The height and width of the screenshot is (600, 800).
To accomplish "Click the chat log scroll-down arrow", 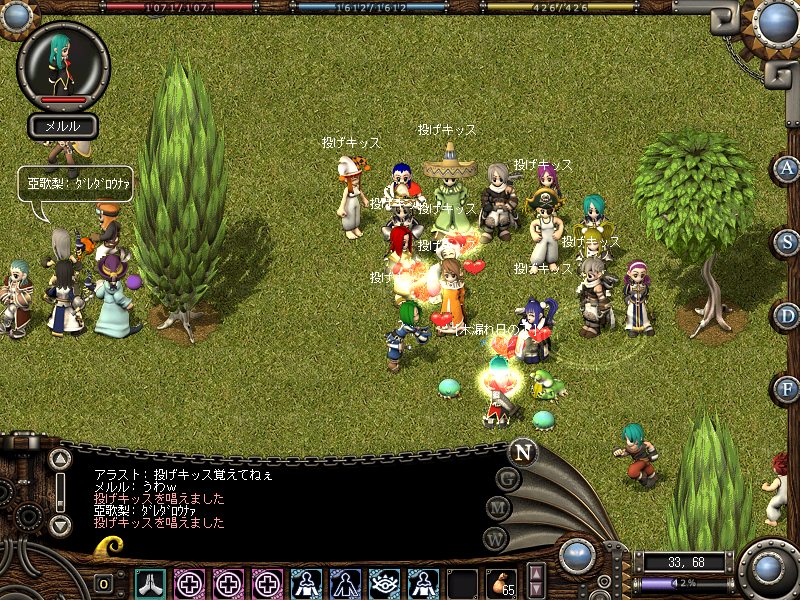I will coord(60,523).
